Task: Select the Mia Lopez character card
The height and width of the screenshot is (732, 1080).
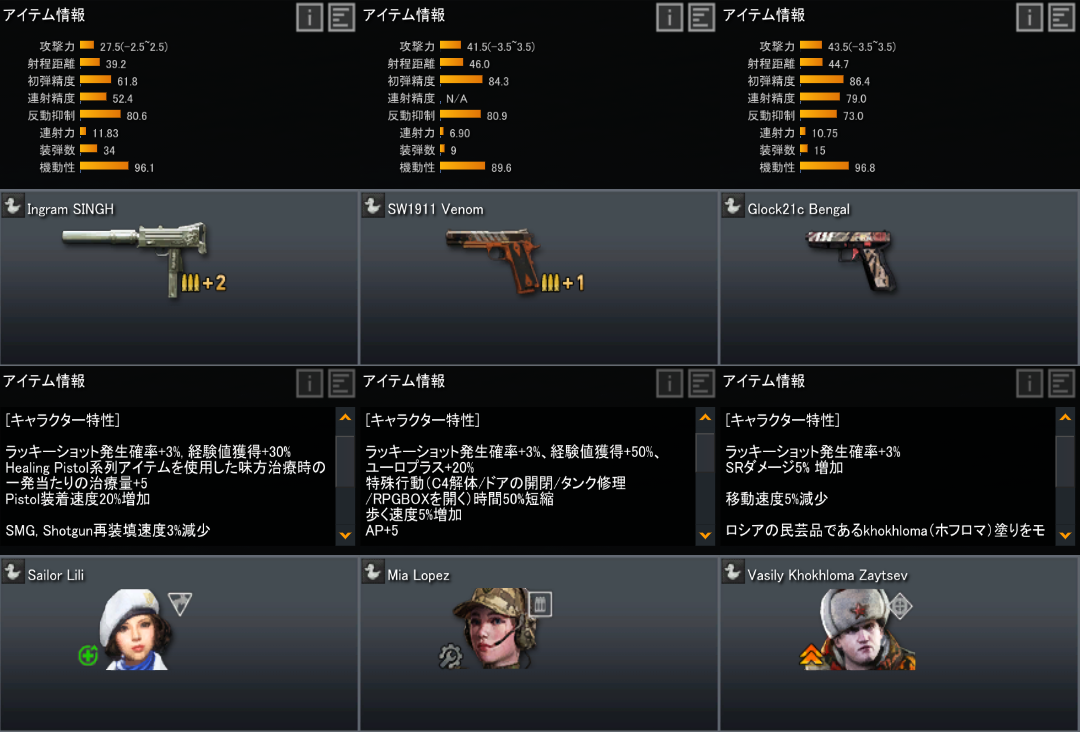Action: [539, 643]
